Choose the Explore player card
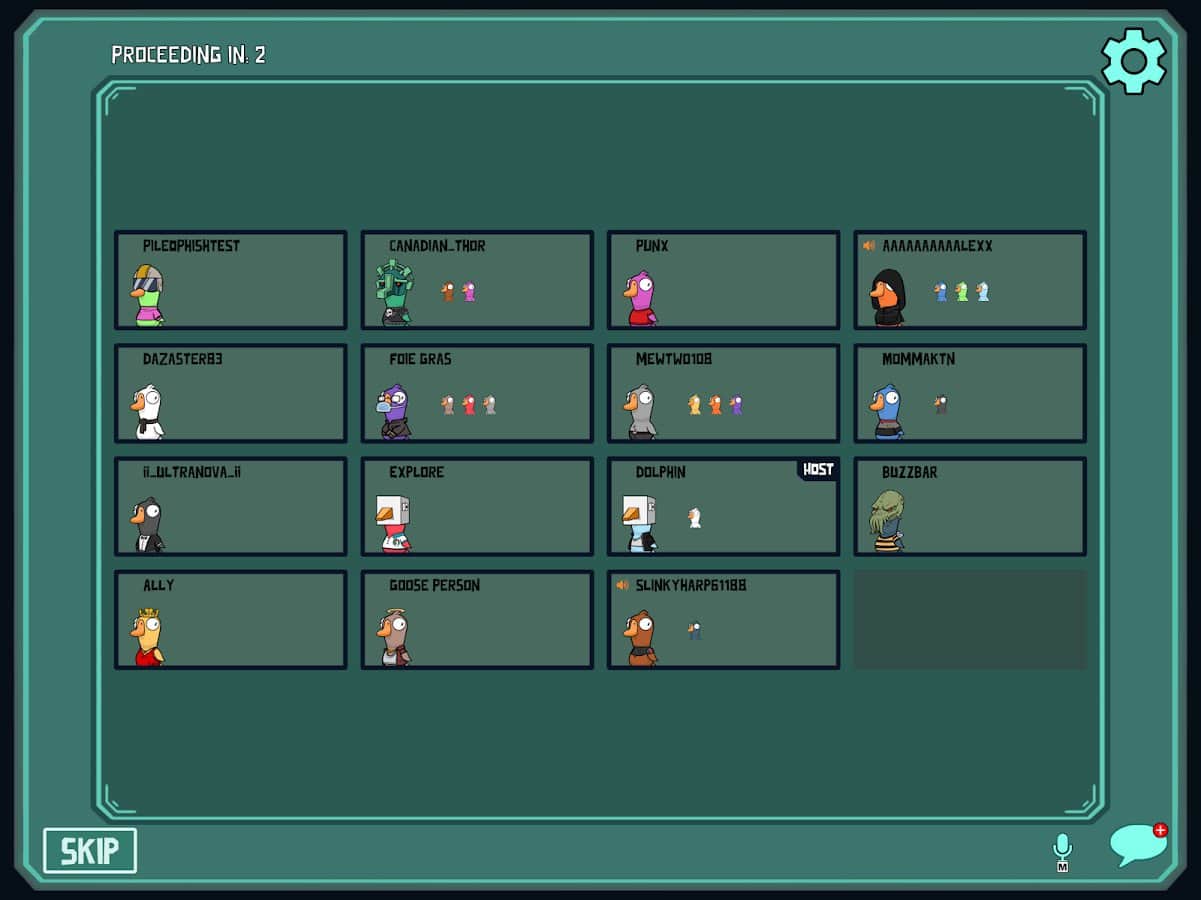Image resolution: width=1201 pixels, height=900 pixels. tap(477, 506)
